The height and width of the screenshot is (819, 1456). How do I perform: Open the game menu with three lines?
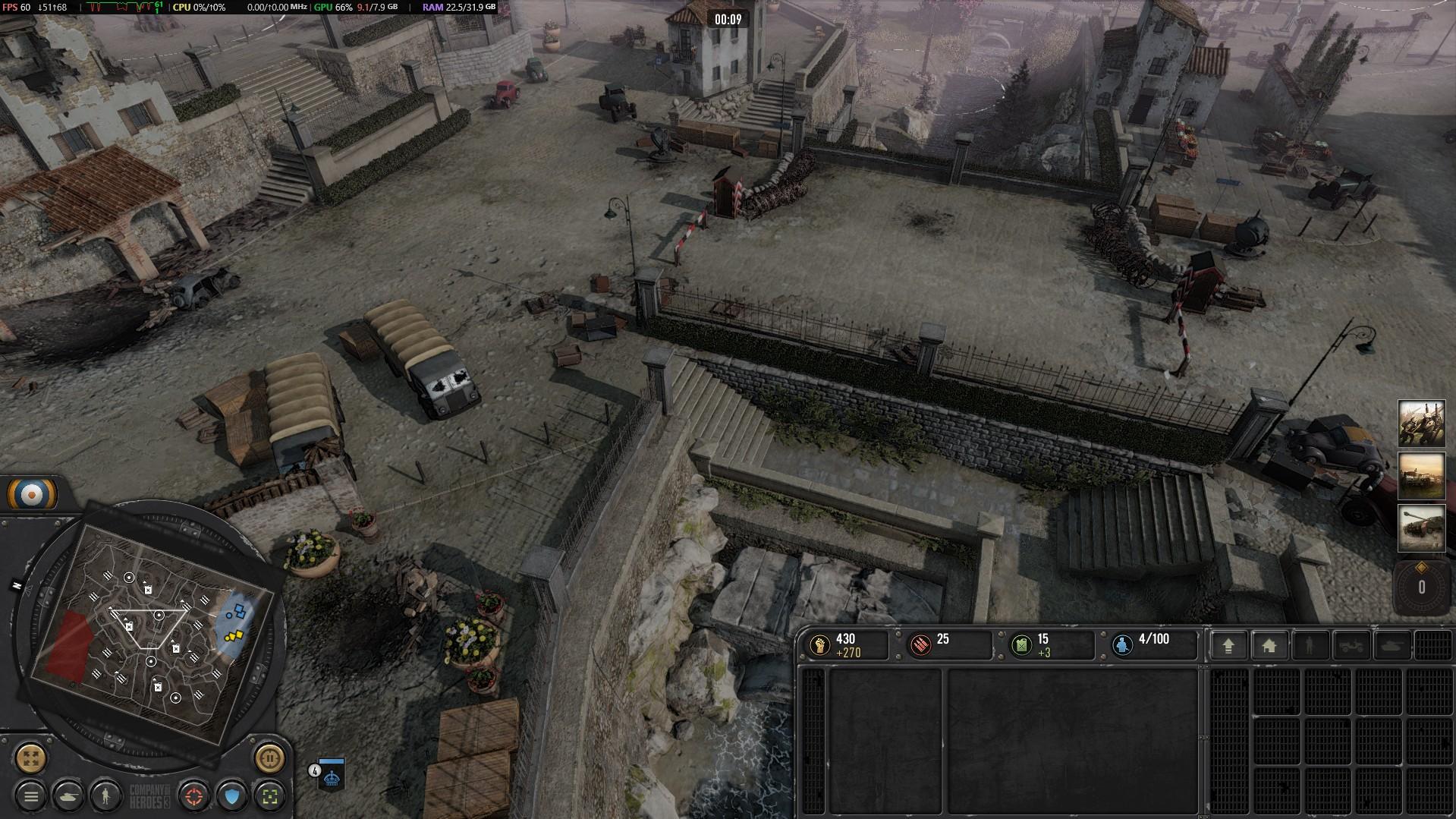click(x=31, y=796)
